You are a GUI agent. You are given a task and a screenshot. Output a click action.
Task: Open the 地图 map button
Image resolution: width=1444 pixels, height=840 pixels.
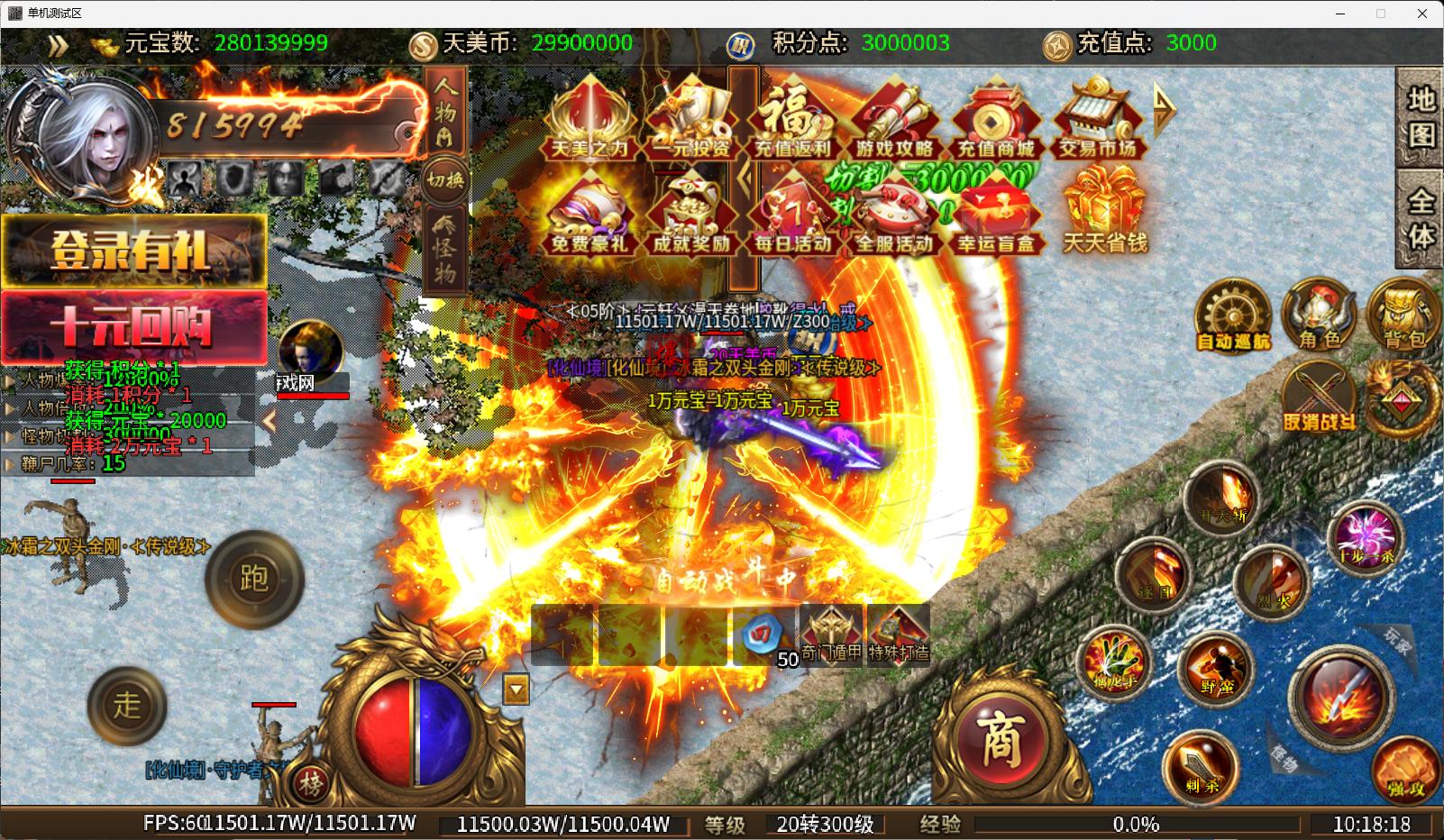coord(1420,116)
